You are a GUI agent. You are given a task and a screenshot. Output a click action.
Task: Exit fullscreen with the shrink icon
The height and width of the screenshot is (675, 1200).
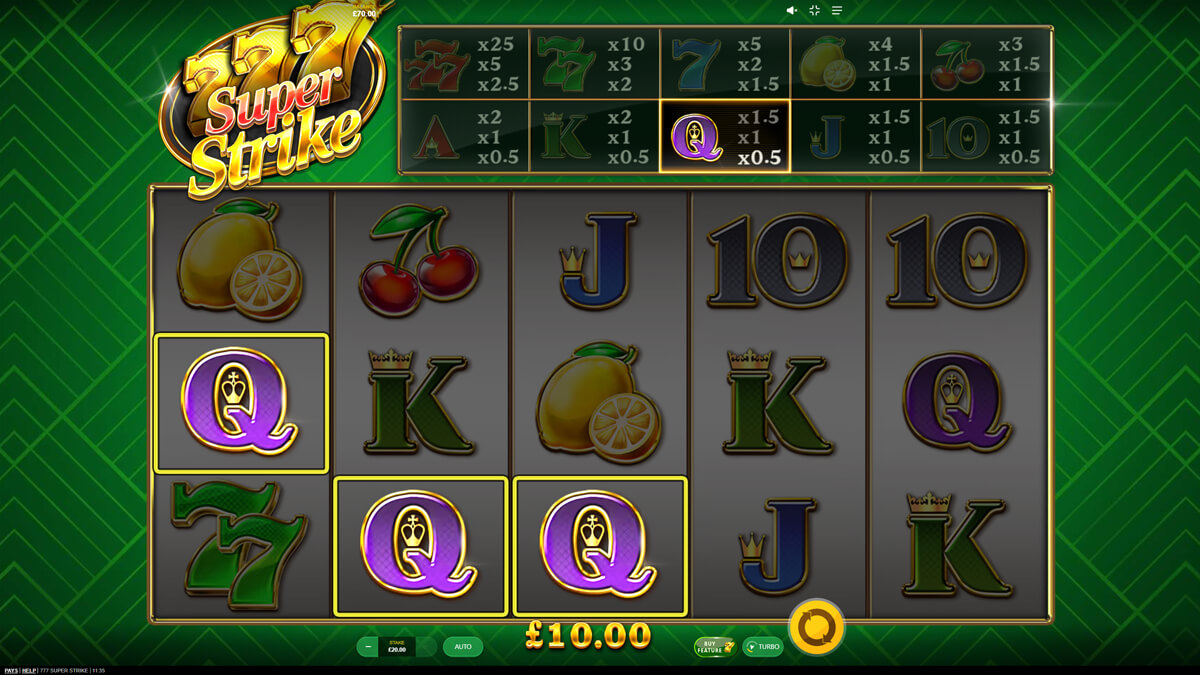click(814, 10)
